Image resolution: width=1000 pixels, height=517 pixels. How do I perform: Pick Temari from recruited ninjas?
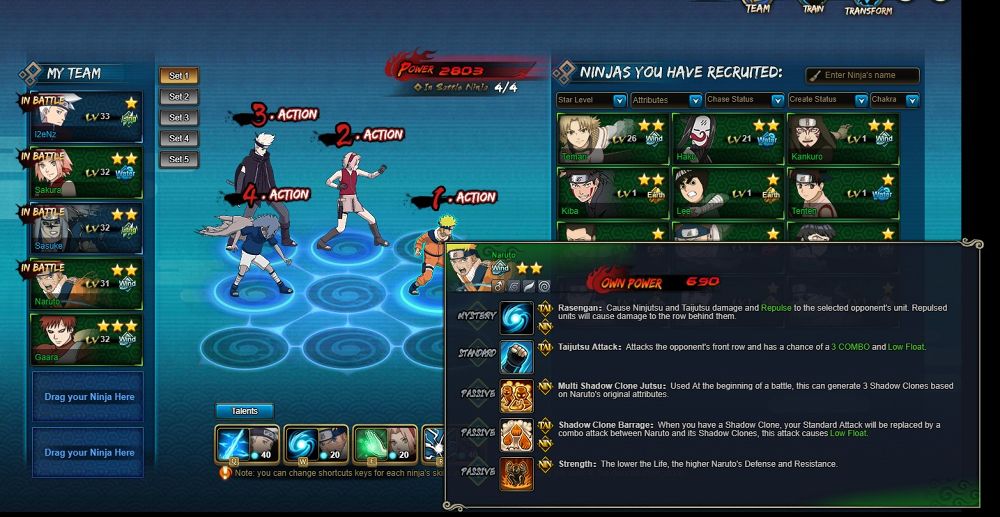611,137
